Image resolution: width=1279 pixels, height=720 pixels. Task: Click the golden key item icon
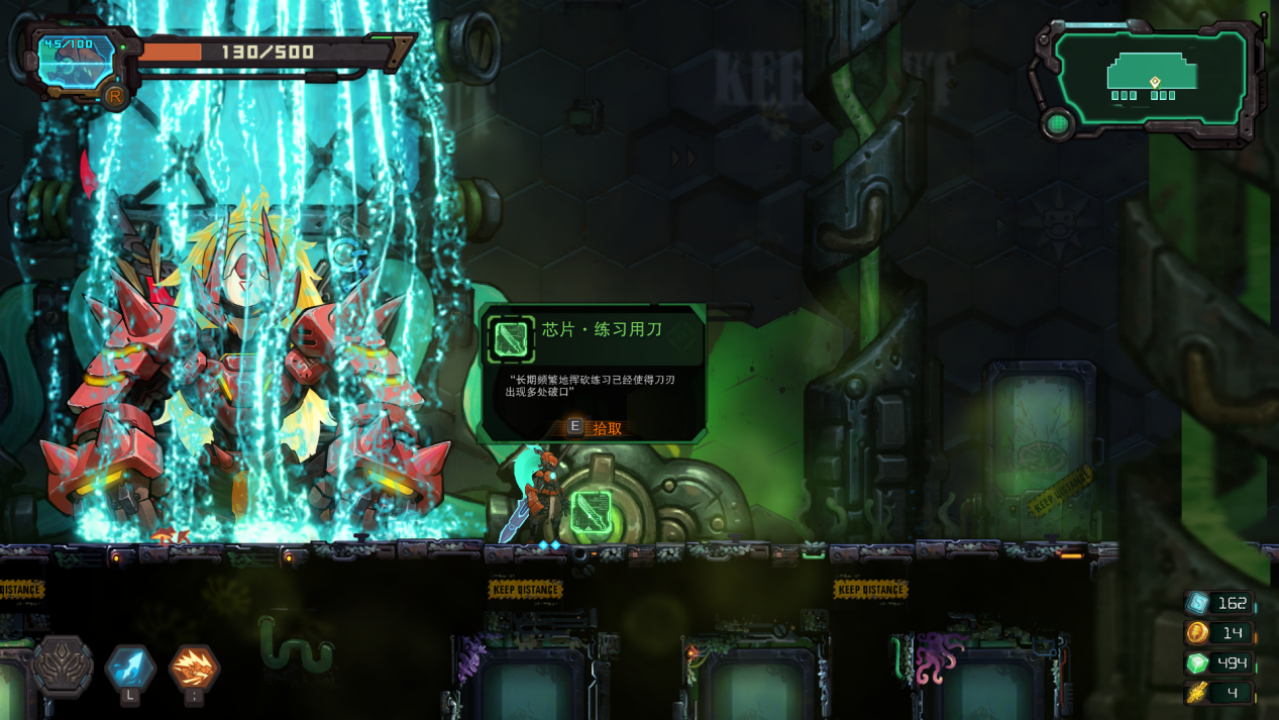pos(1197,692)
